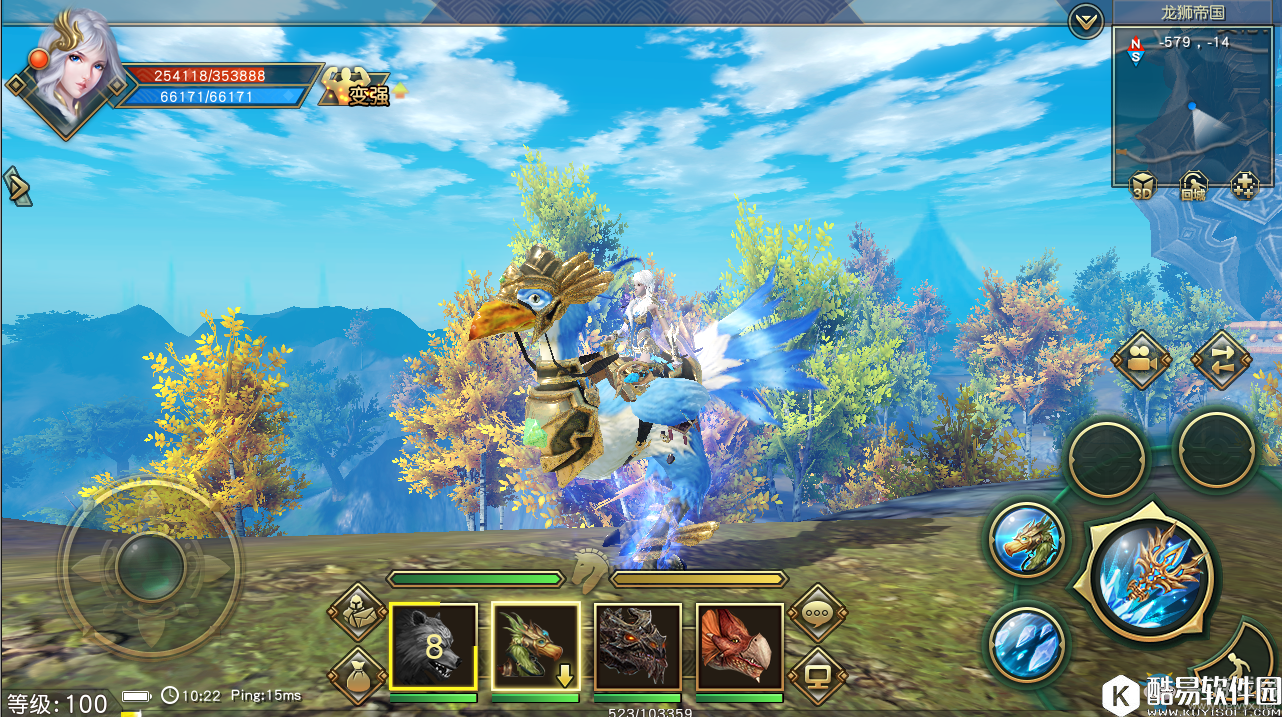
Task: Select the black bear mount slot
Action: click(433, 646)
